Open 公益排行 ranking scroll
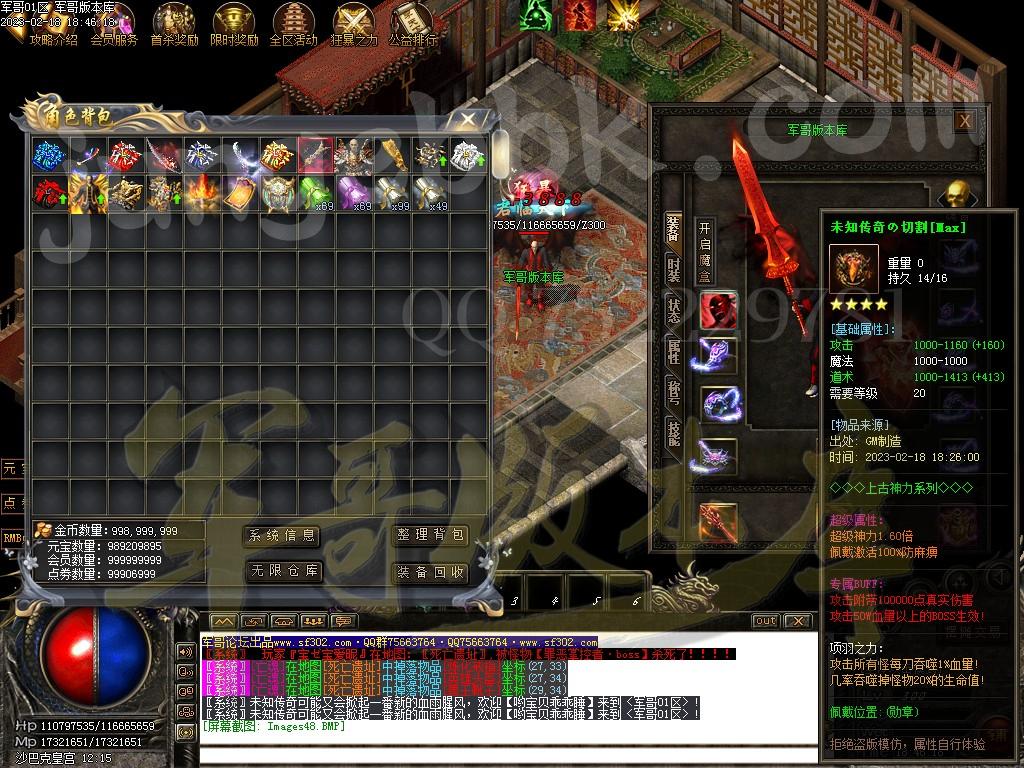Viewport: 1024px width, 768px height. (412, 24)
